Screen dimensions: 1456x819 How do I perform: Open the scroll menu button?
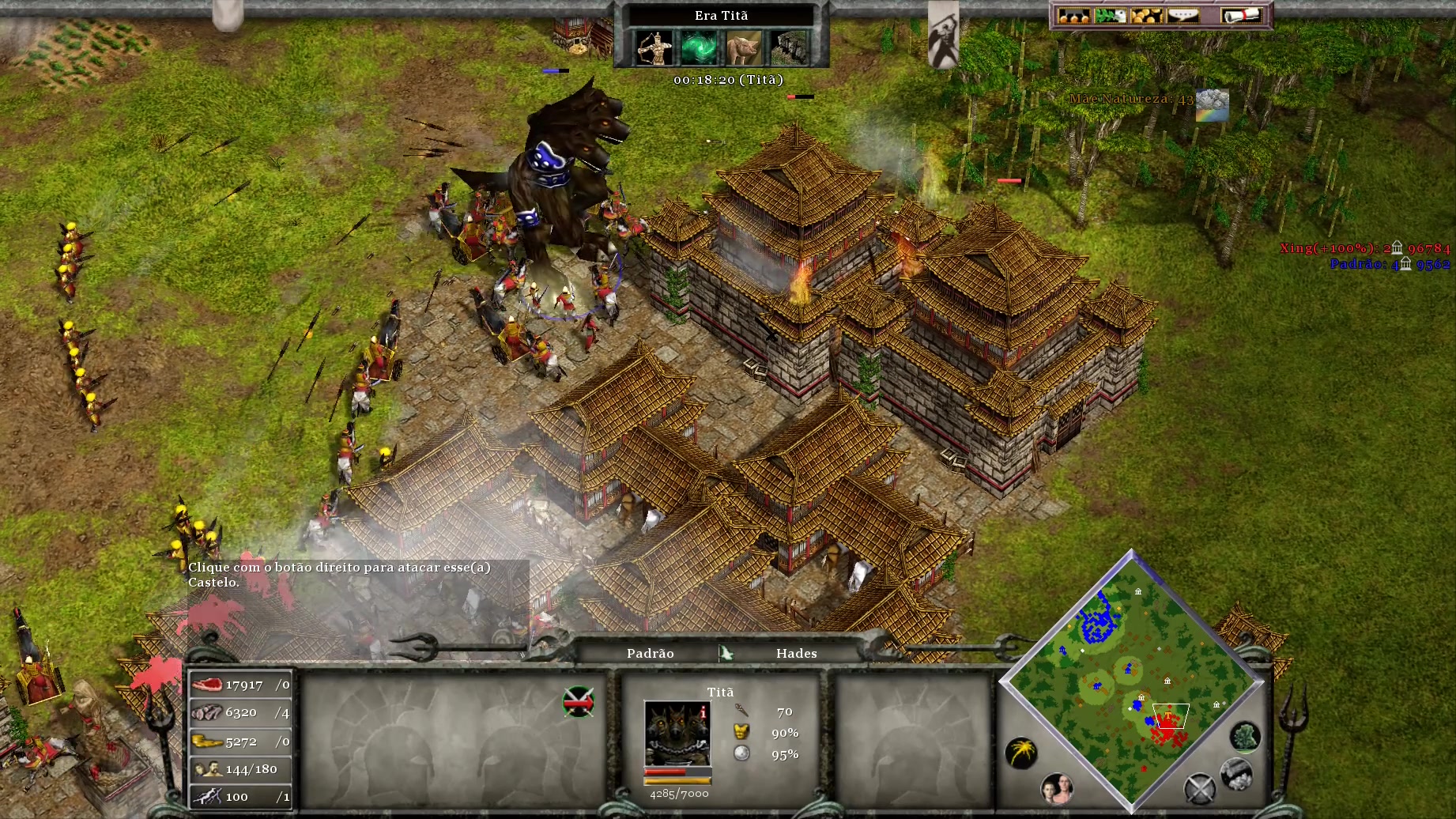[1240, 16]
